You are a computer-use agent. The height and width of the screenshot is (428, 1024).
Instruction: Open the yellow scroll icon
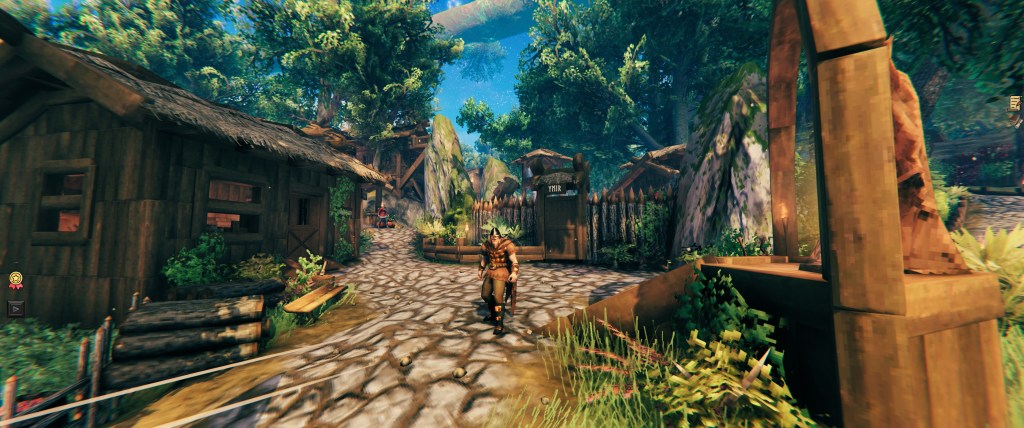[x=1014, y=103]
